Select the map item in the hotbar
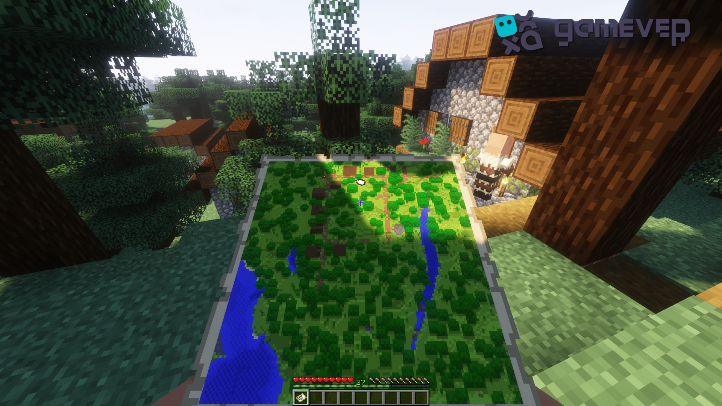The height and width of the screenshot is (406, 722). coord(300,398)
